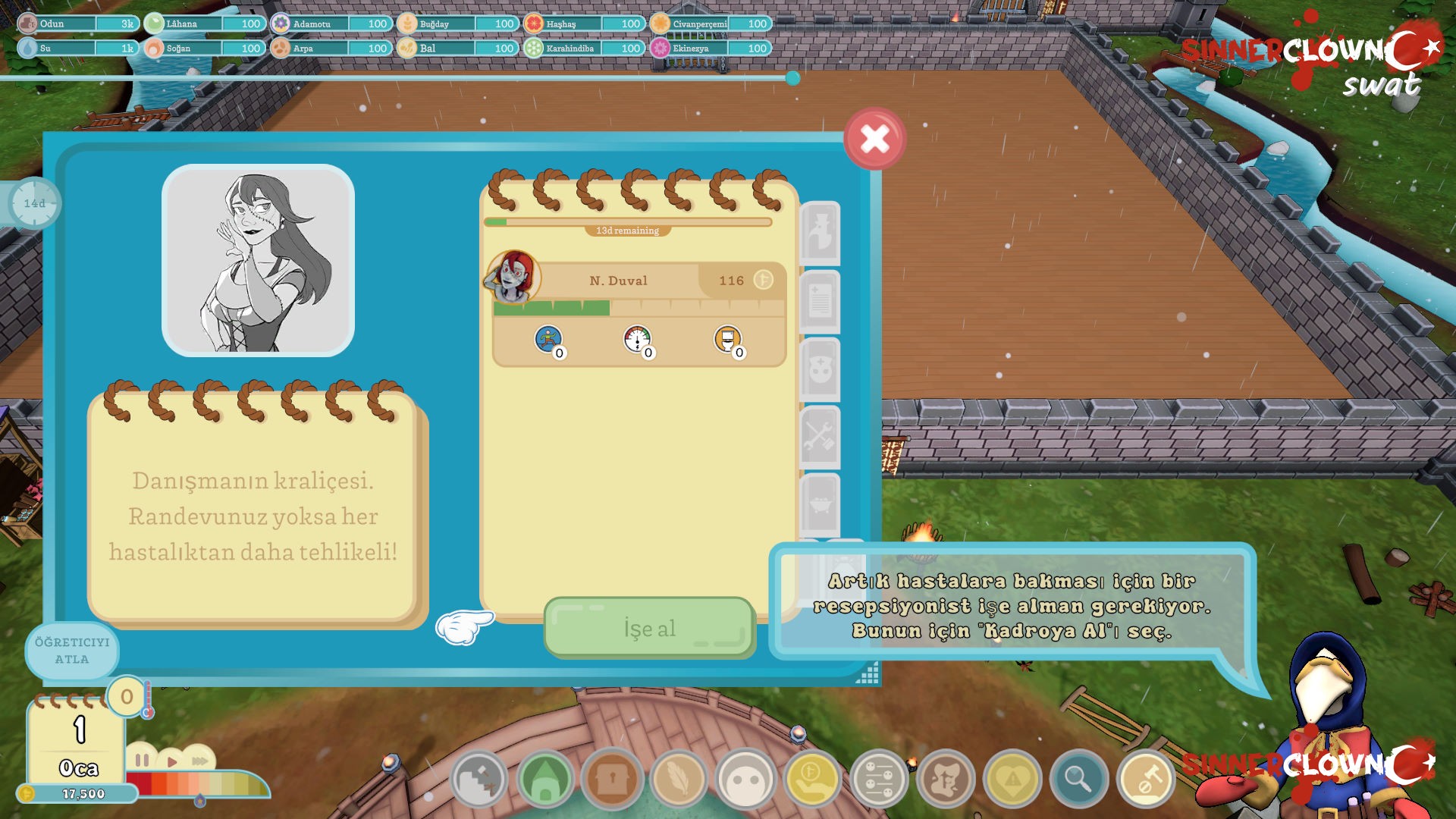This screenshot has width=1456, height=819.
Task: Skip the tutorial with Öğreticiyi Atla
Action: pos(72,651)
